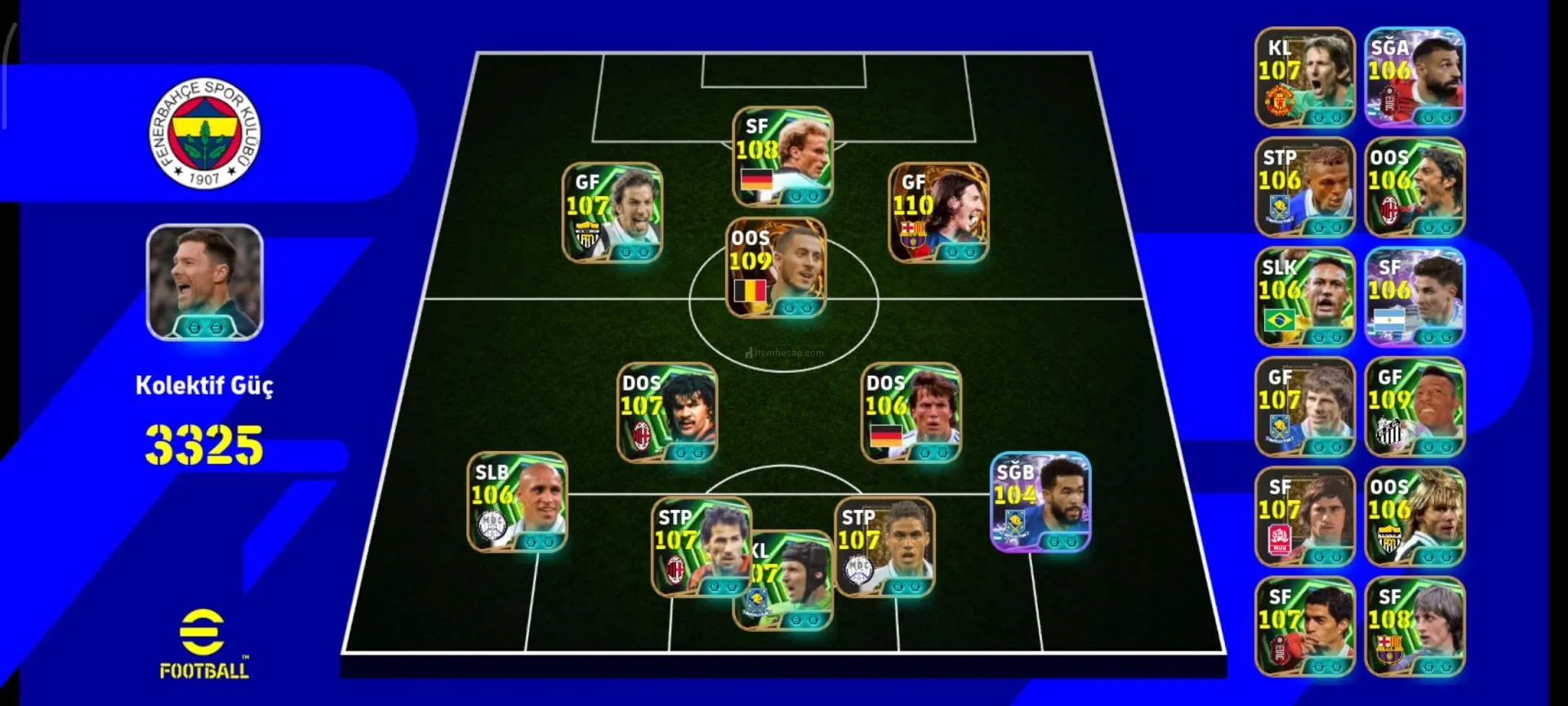Screen dimensions: 1568x706
Task: Select the SF 108 card with German flag
Action: (782, 157)
